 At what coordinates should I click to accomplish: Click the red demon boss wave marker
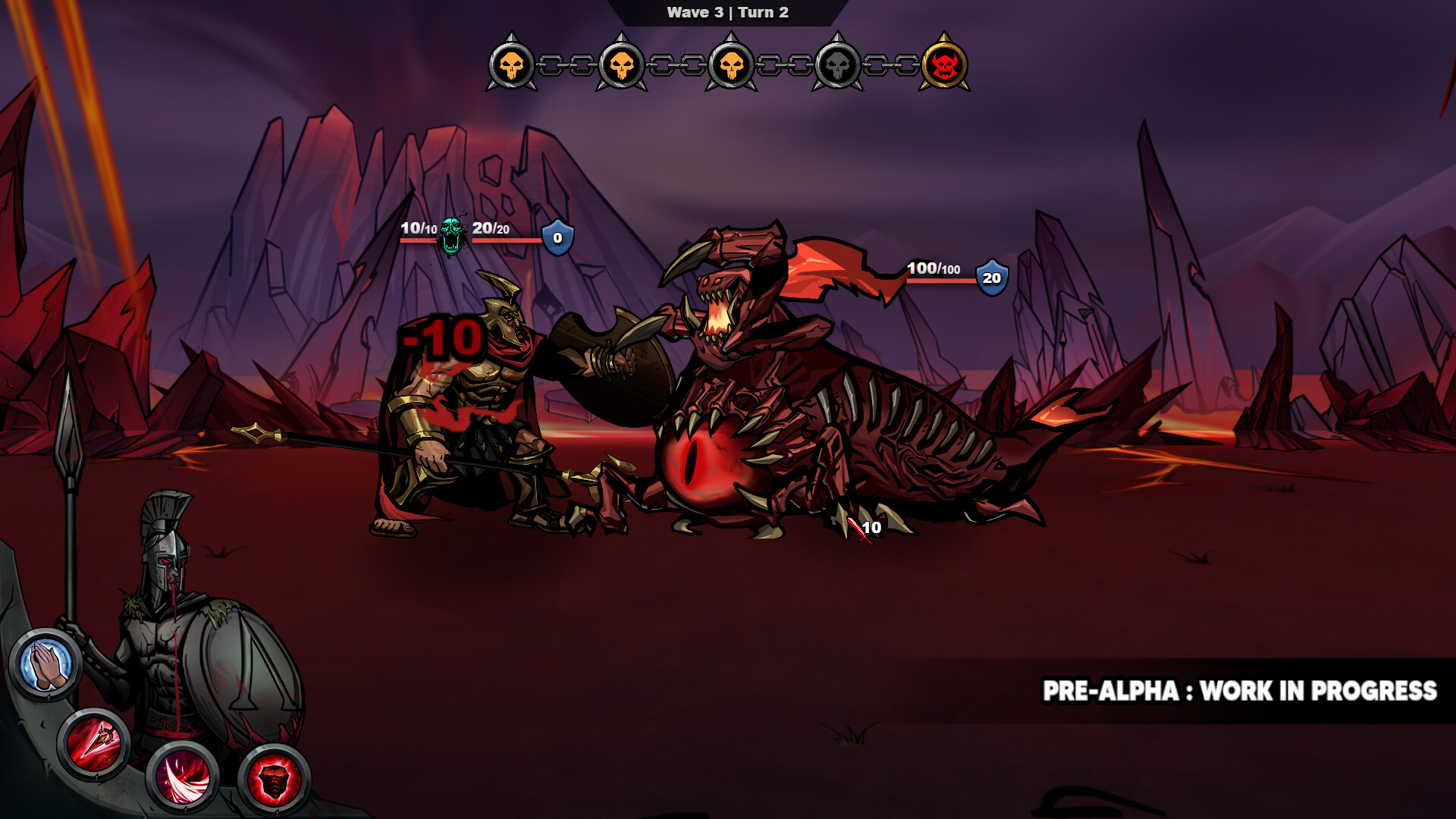[x=948, y=67]
